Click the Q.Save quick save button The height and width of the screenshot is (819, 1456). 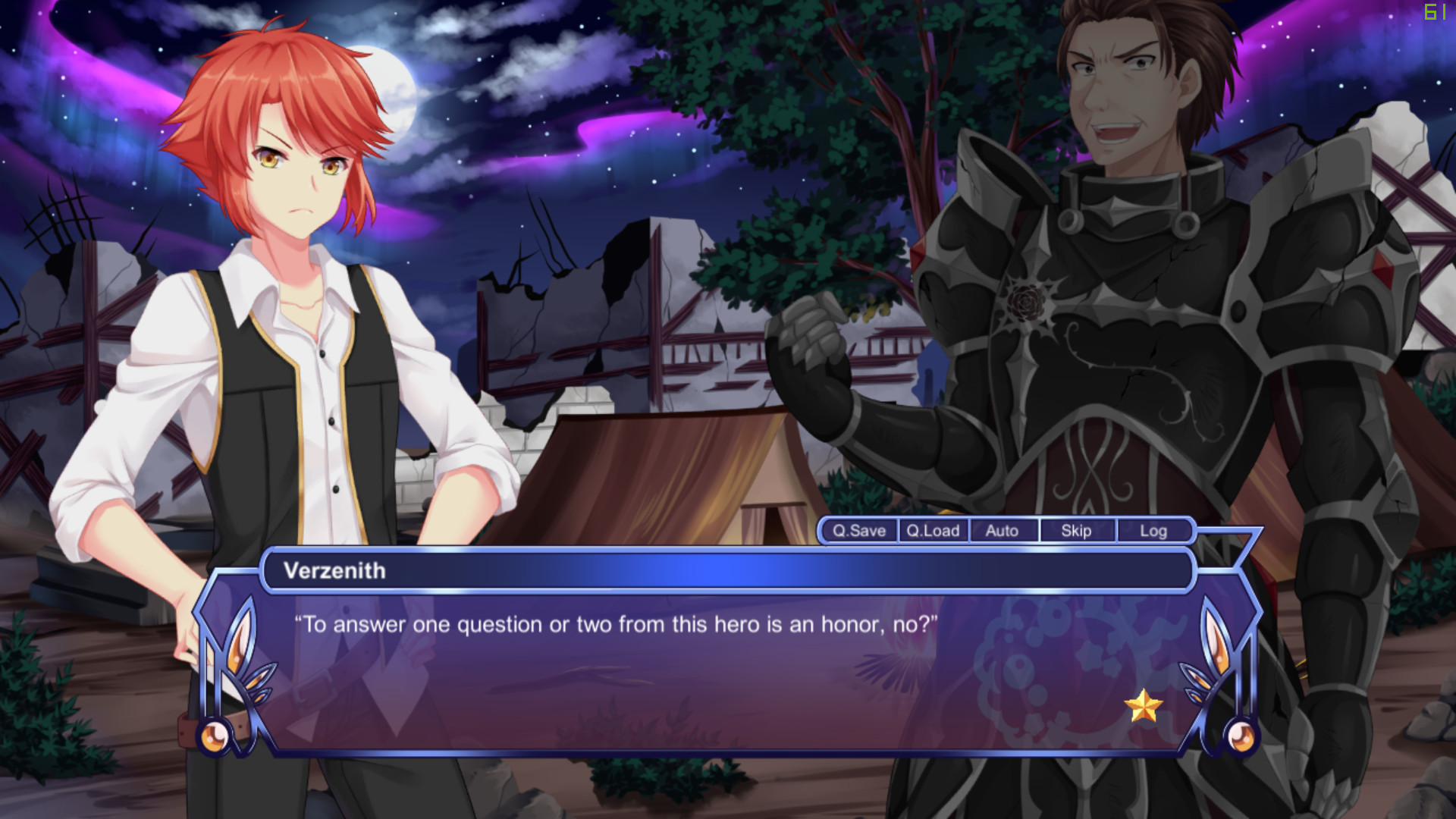(x=858, y=531)
